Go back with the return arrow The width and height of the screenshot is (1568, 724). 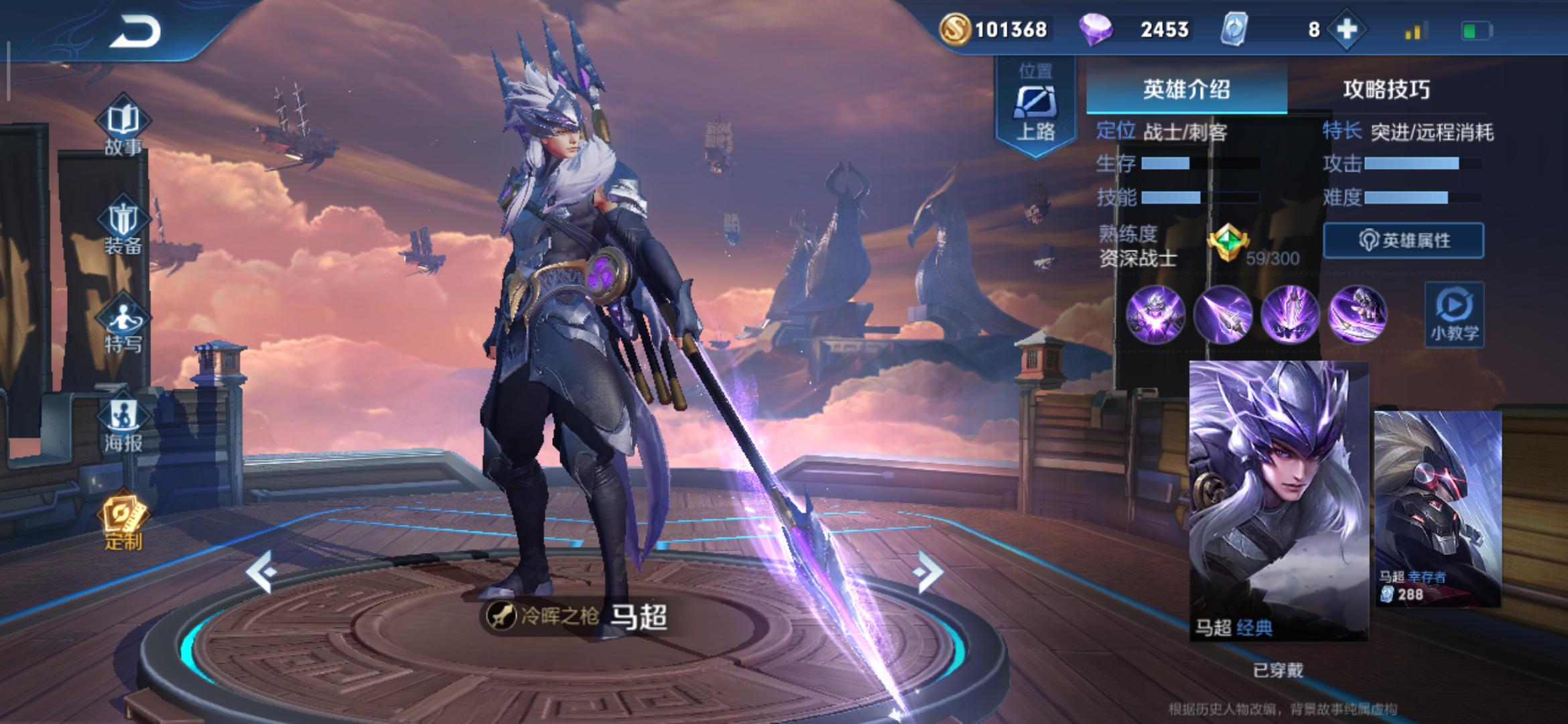(136, 32)
